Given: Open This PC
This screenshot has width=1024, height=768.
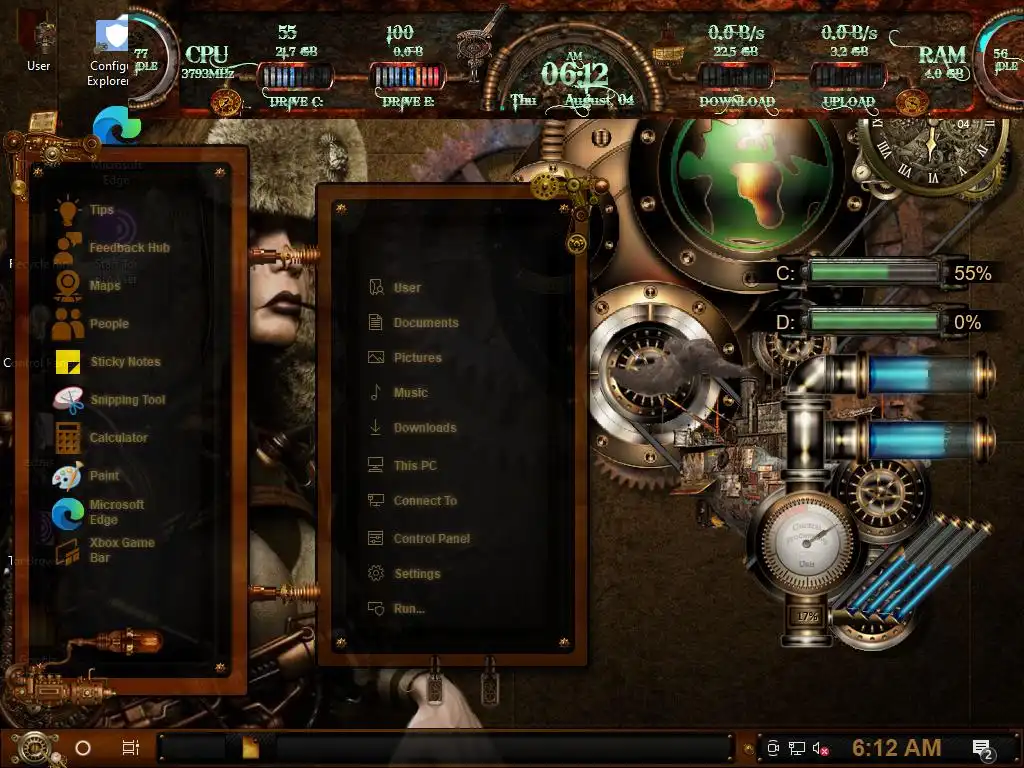Looking at the screenshot, I should point(414,466).
